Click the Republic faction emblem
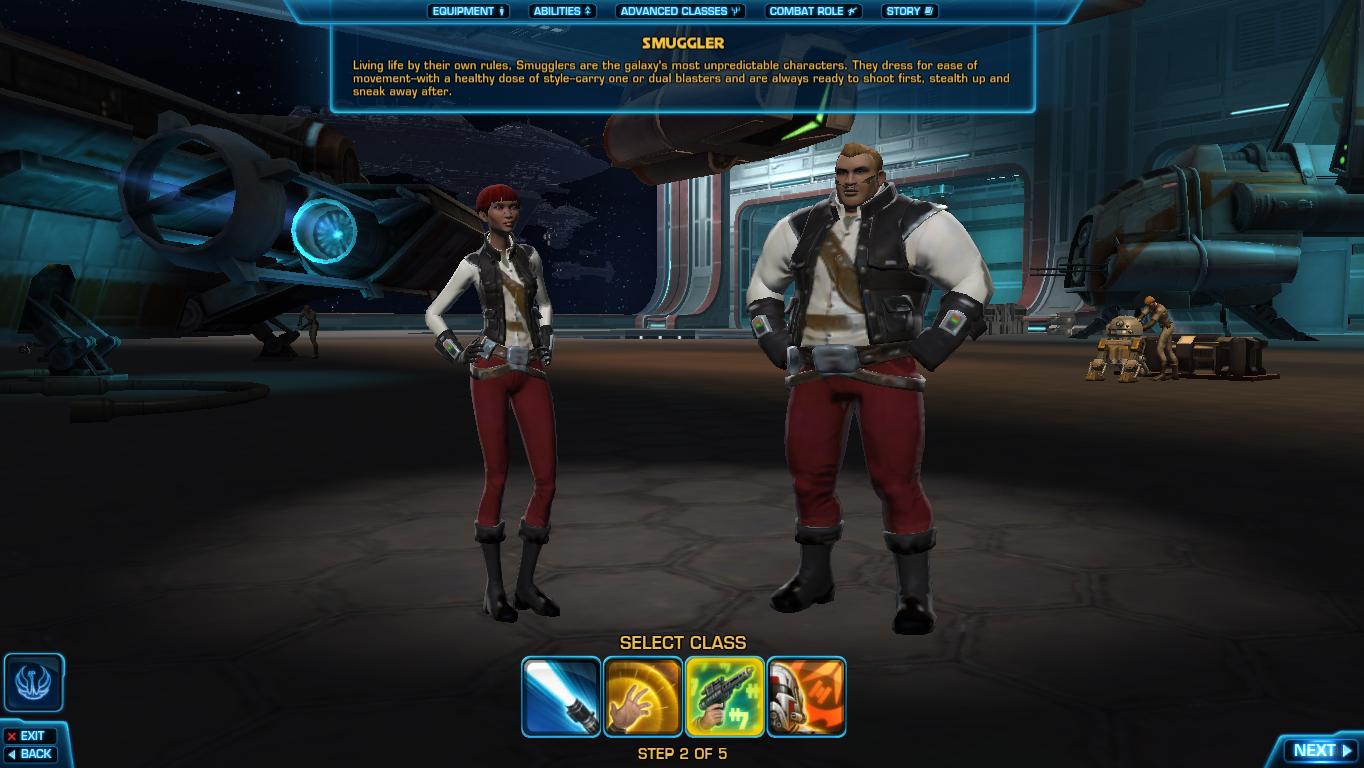 (31, 682)
